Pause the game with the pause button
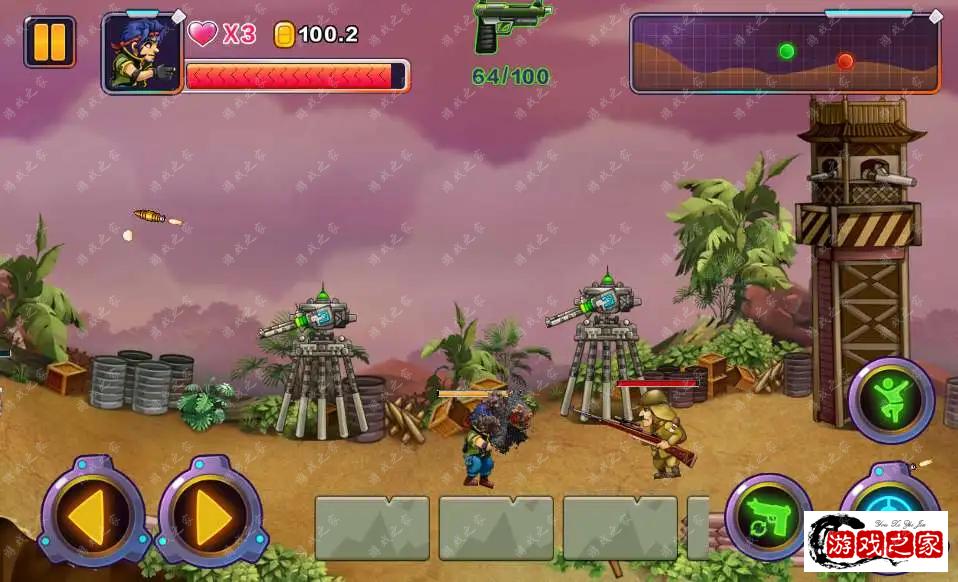This screenshot has width=958, height=582. click(49, 42)
